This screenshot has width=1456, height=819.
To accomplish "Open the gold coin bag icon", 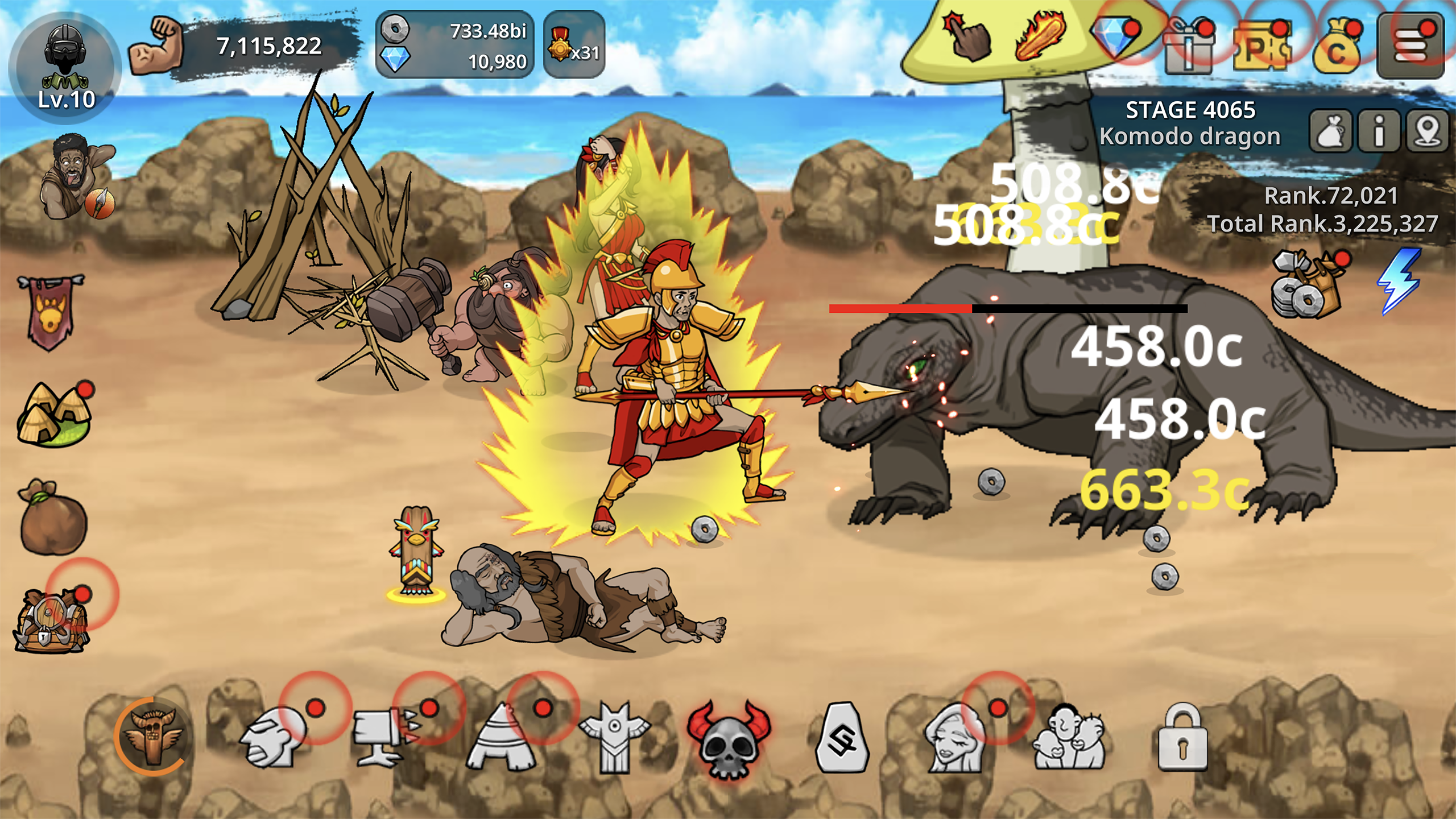I will 1337,49.
